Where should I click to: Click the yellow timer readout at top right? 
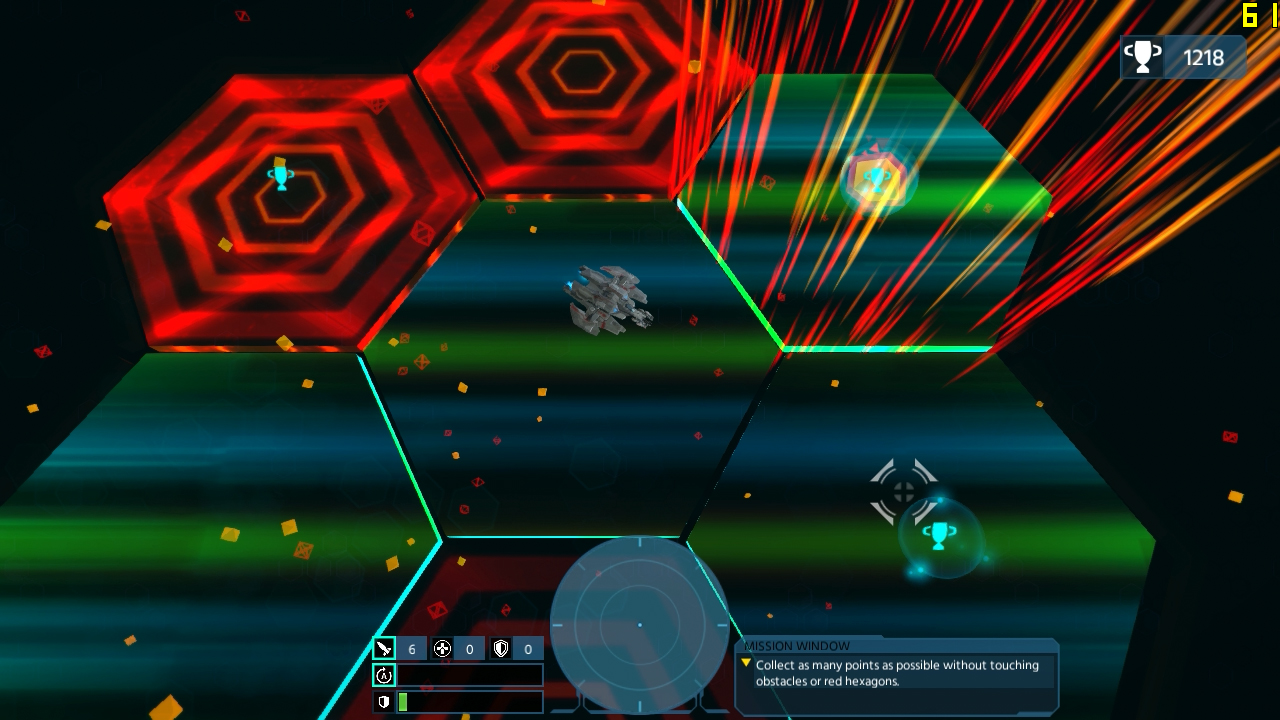[x=1253, y=15]
